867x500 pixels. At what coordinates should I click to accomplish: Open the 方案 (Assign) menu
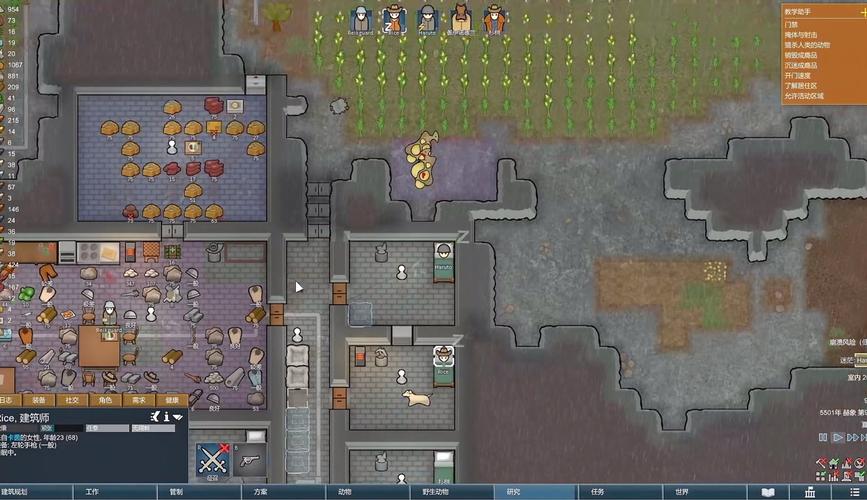click(x=260, y=492)
